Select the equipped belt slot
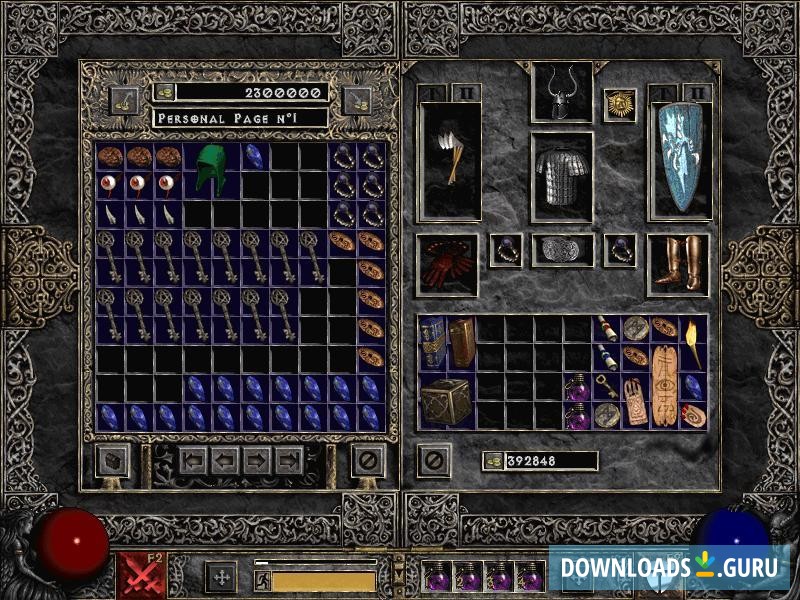Image resolution: width=800 pixels, height=600 pixels. click(561, 250)
